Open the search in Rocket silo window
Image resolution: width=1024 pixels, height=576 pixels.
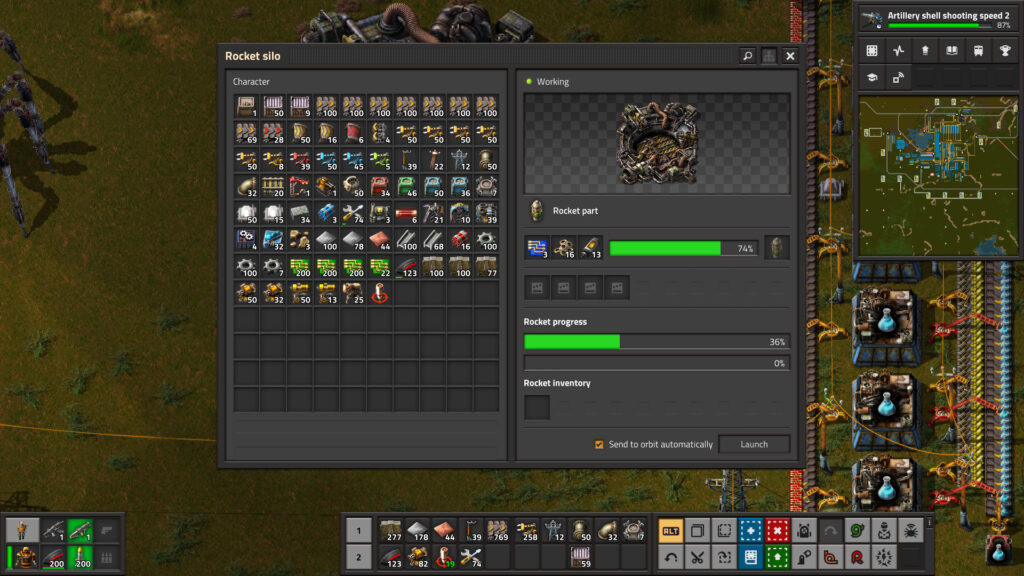point(747,56)
